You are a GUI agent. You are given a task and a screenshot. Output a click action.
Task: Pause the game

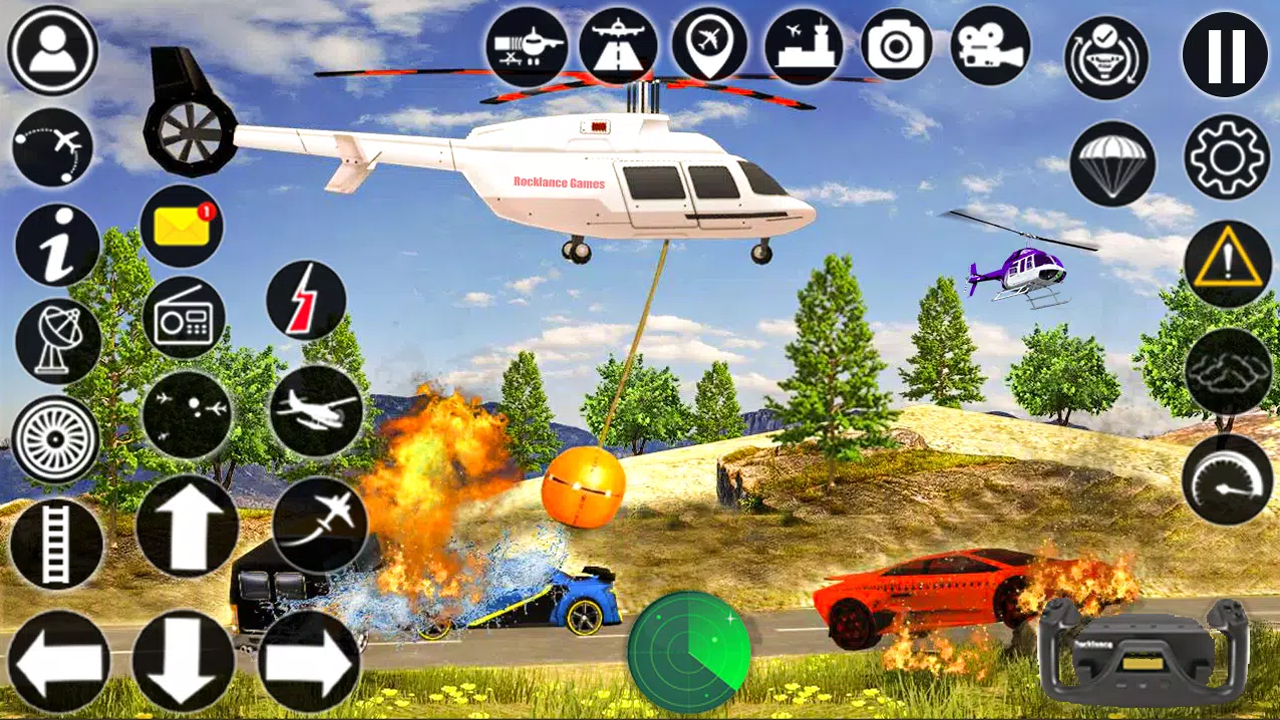pos(1222,55)
